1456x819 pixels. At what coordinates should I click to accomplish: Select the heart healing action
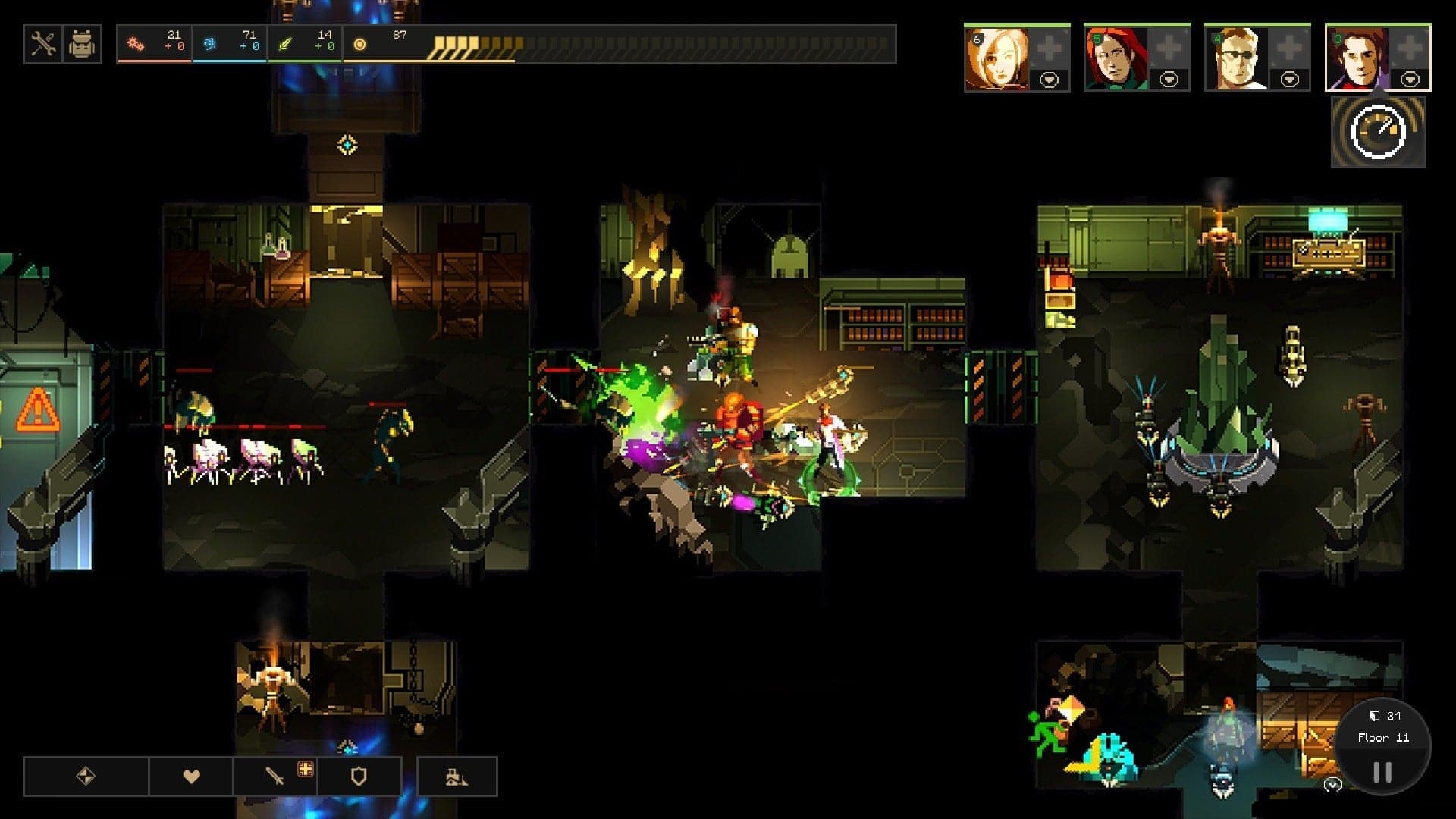click(190, 777)
